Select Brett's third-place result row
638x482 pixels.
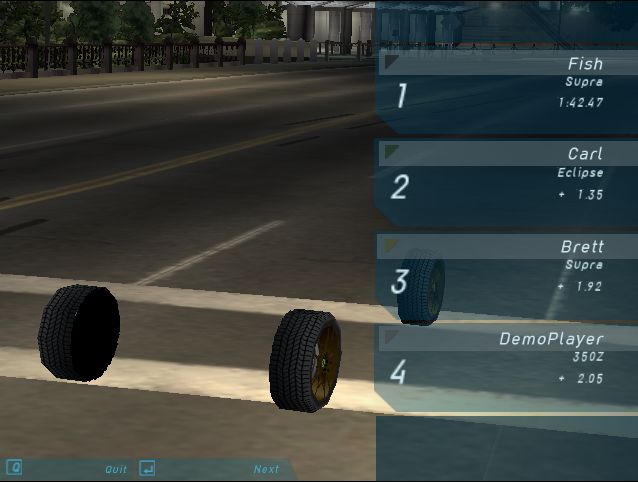507,274
